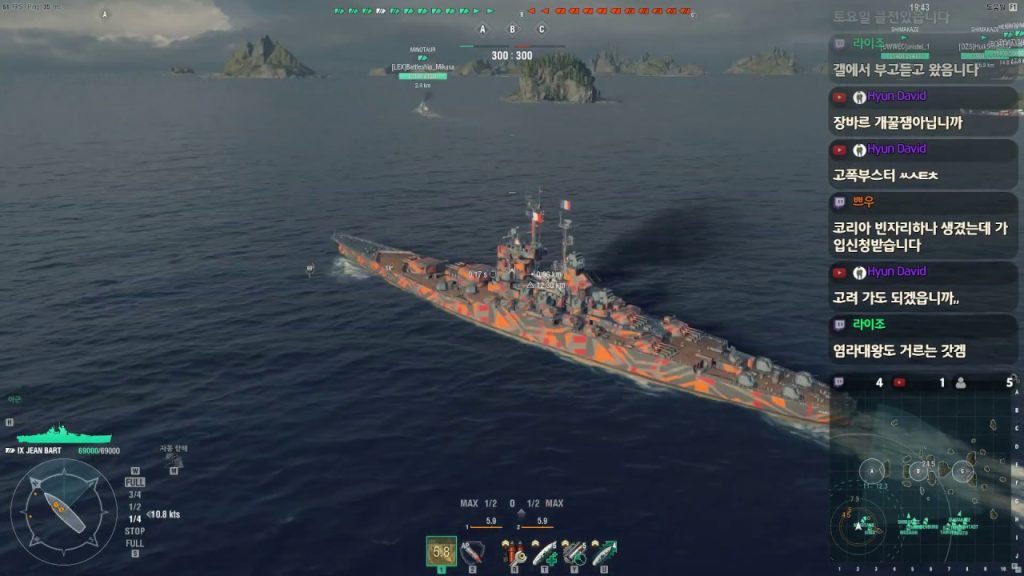1024x576 pixels.
Task: Set engine speed to 1/2 ahead
Action: 134,506
